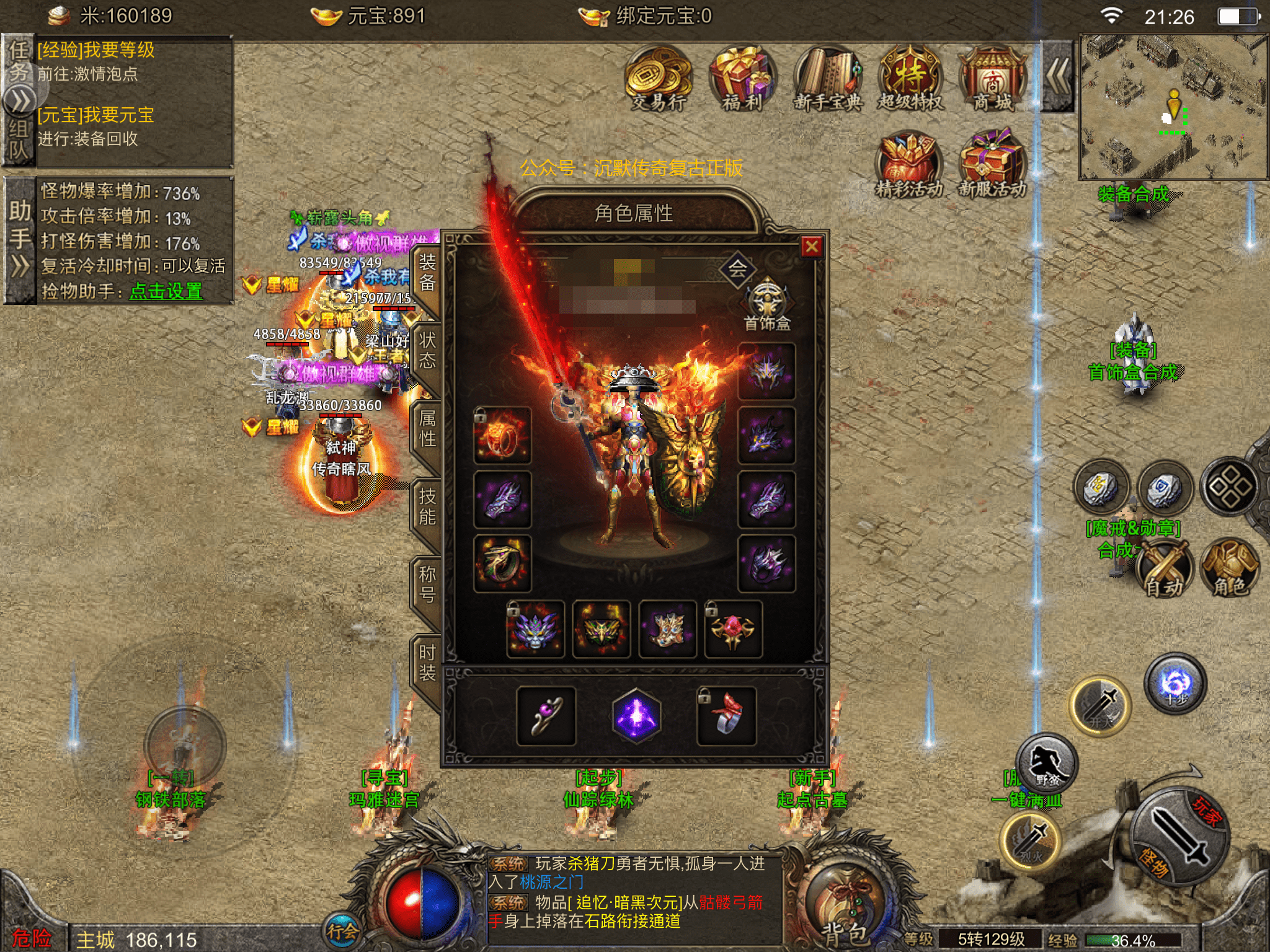
Task: Switch to the 状态 status tab
Action: (427, 350)
